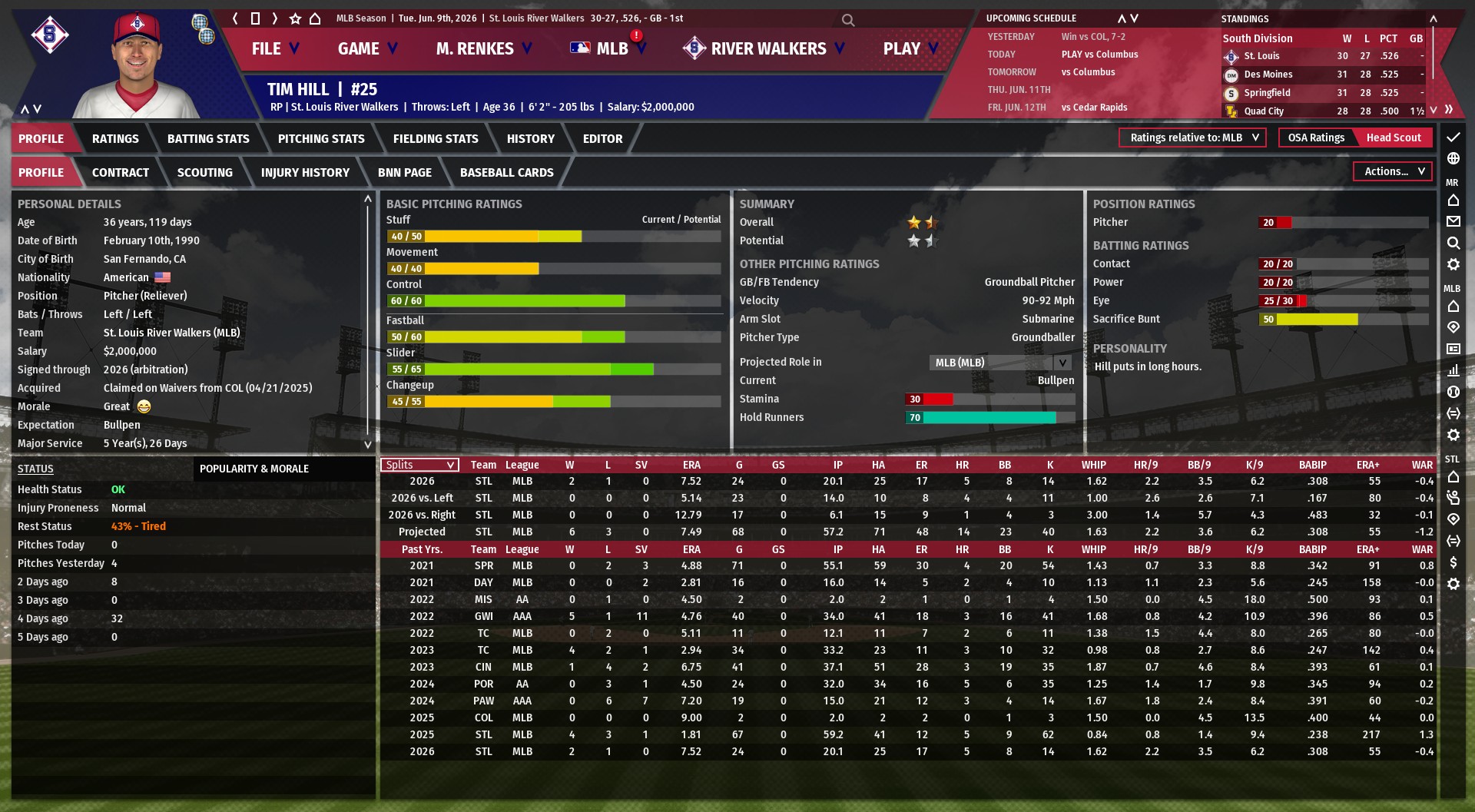This screenshot has width=1475, height=812.
Task: Switch to the BATTING STATS tab
Action: [x=208, y=139]
